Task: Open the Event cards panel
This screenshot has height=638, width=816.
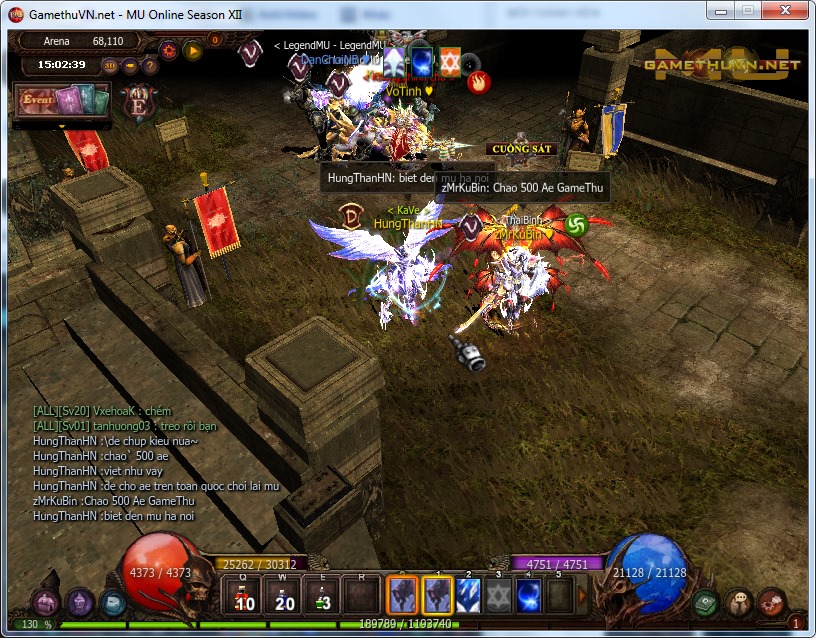Action: tap(60, 101)
